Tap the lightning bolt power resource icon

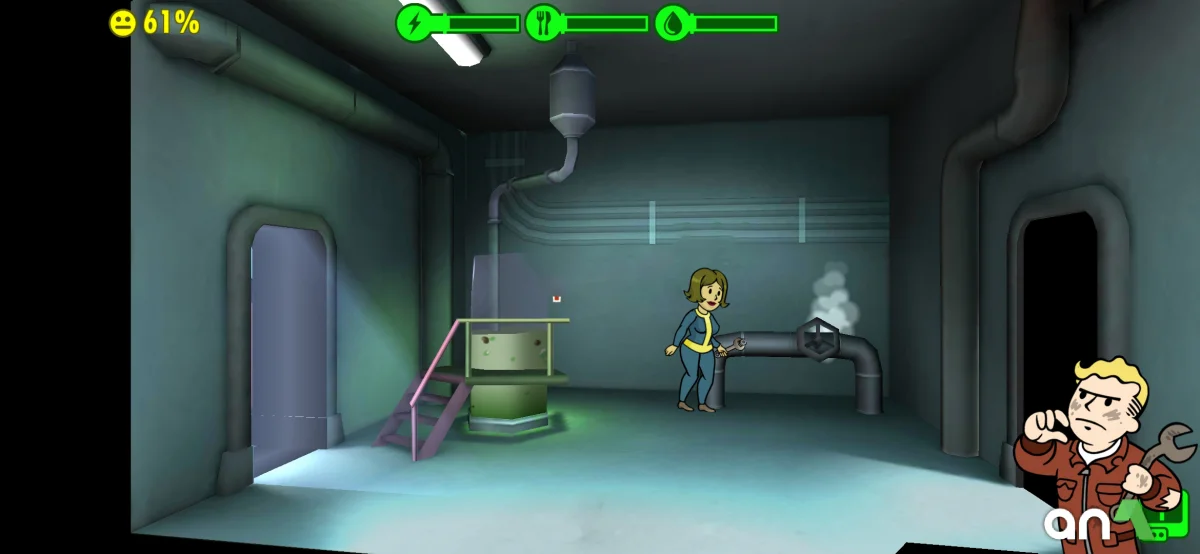pos(414,23)
